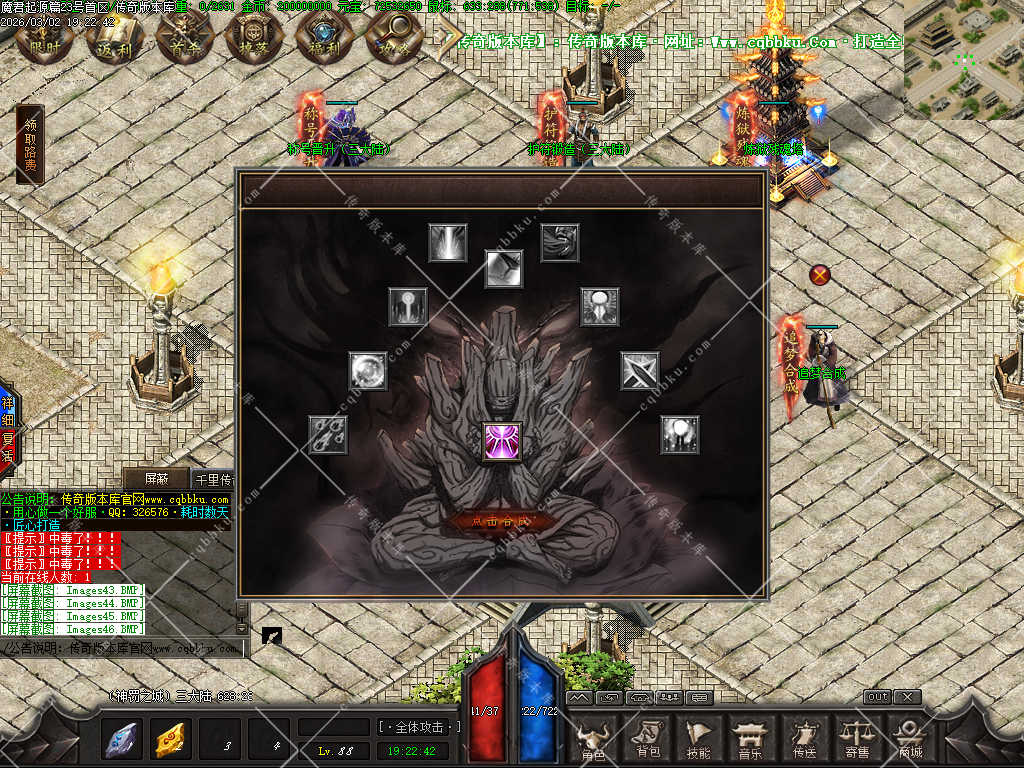Use the blue crystal hotbar item
1024x768 pixels.
[122, 740]
